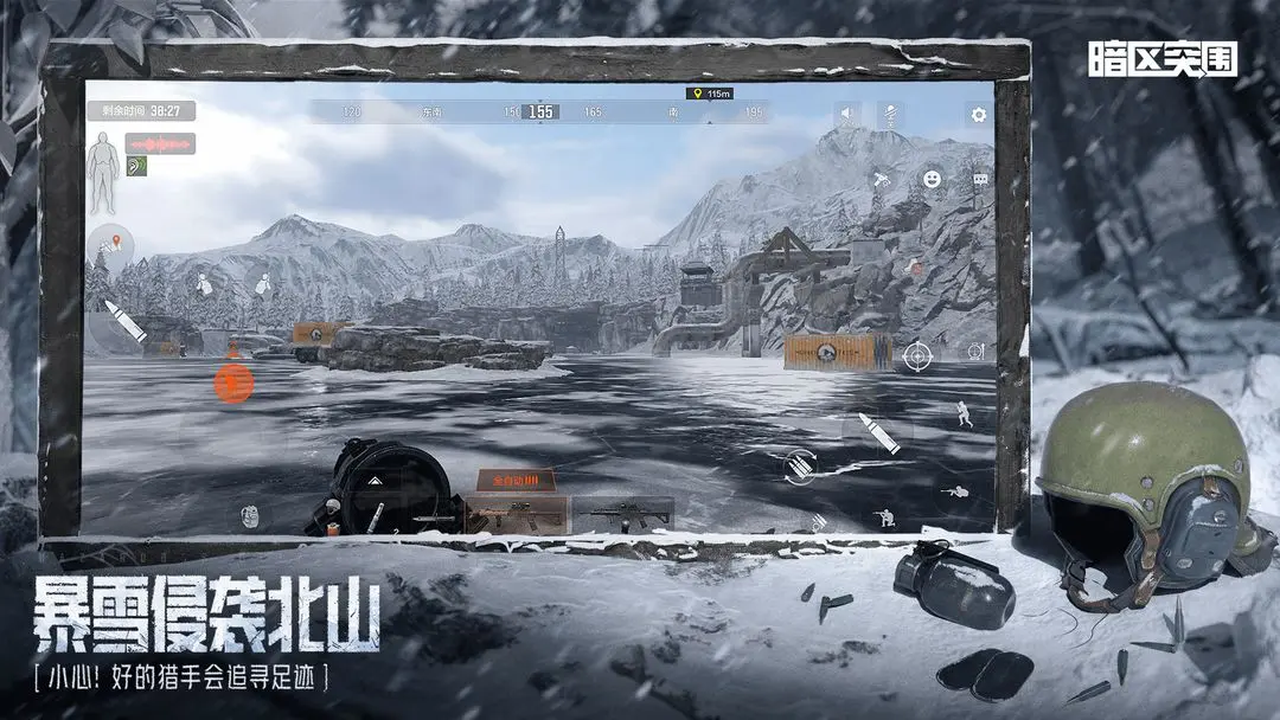Toggle the speaker sound icon
Image resolution: width=1280 pixels, height=720 pixels.
(x=847, y=114)
